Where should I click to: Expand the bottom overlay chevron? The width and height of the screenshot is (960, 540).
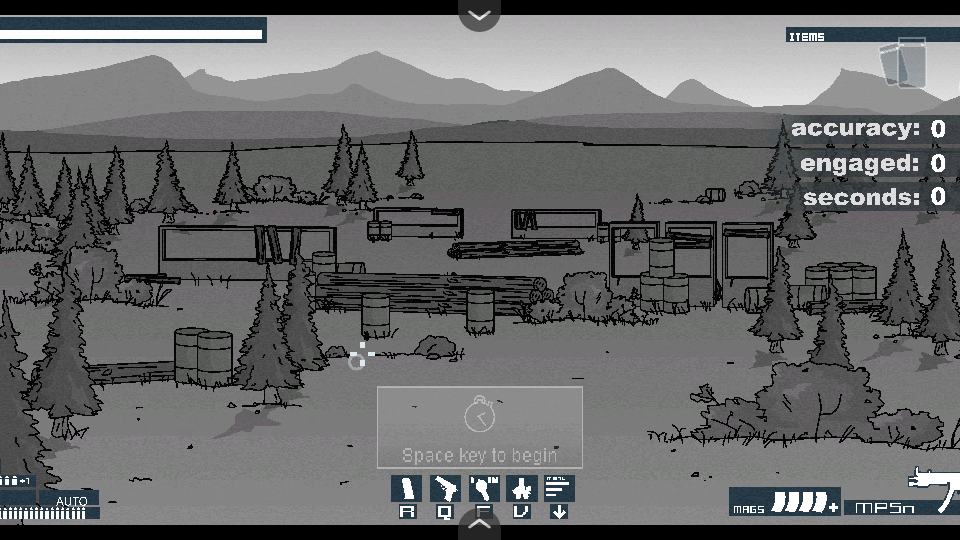pos(480,523)
